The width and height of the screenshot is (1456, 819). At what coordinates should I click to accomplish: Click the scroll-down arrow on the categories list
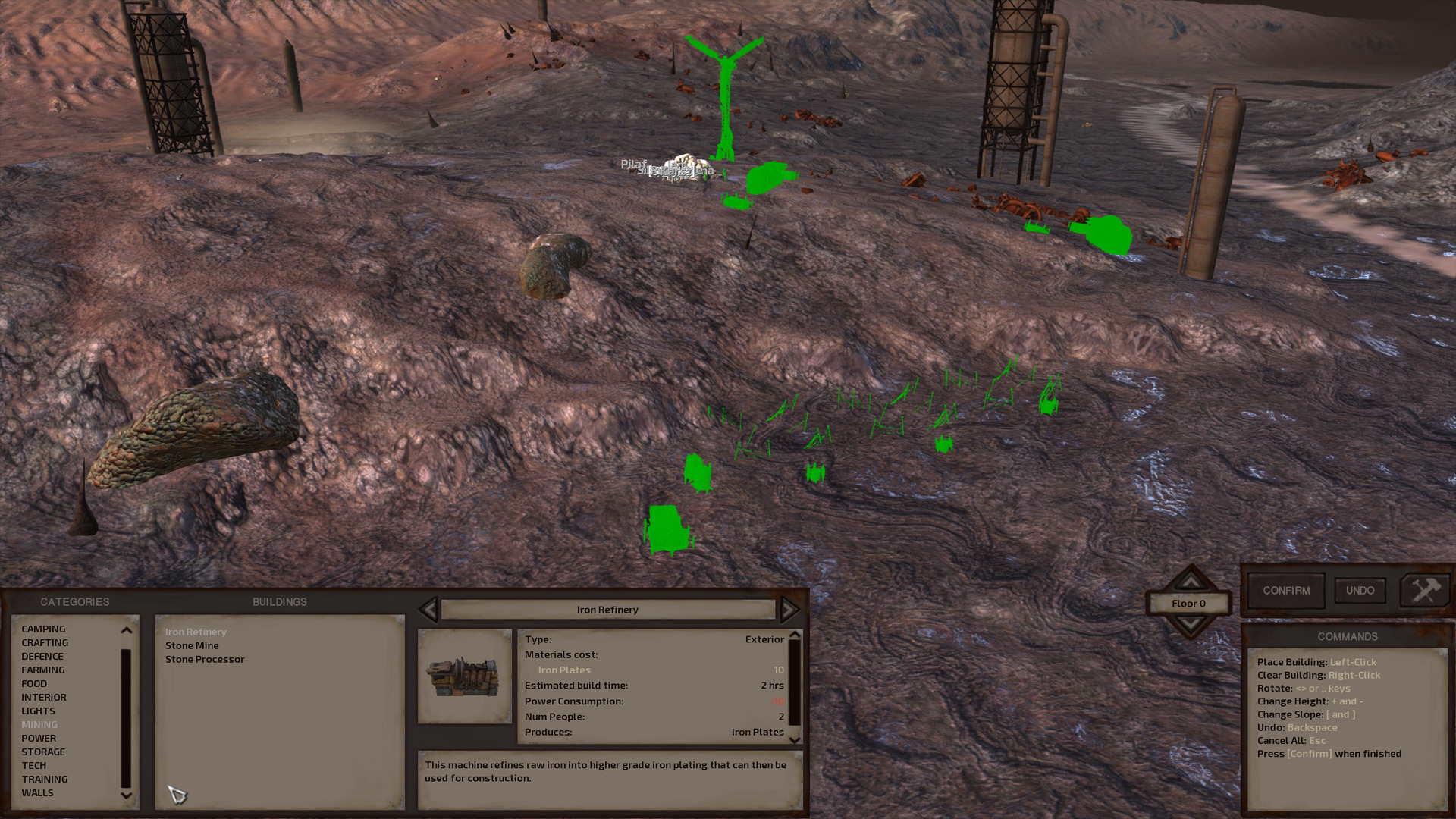click(x=125, y=795)
